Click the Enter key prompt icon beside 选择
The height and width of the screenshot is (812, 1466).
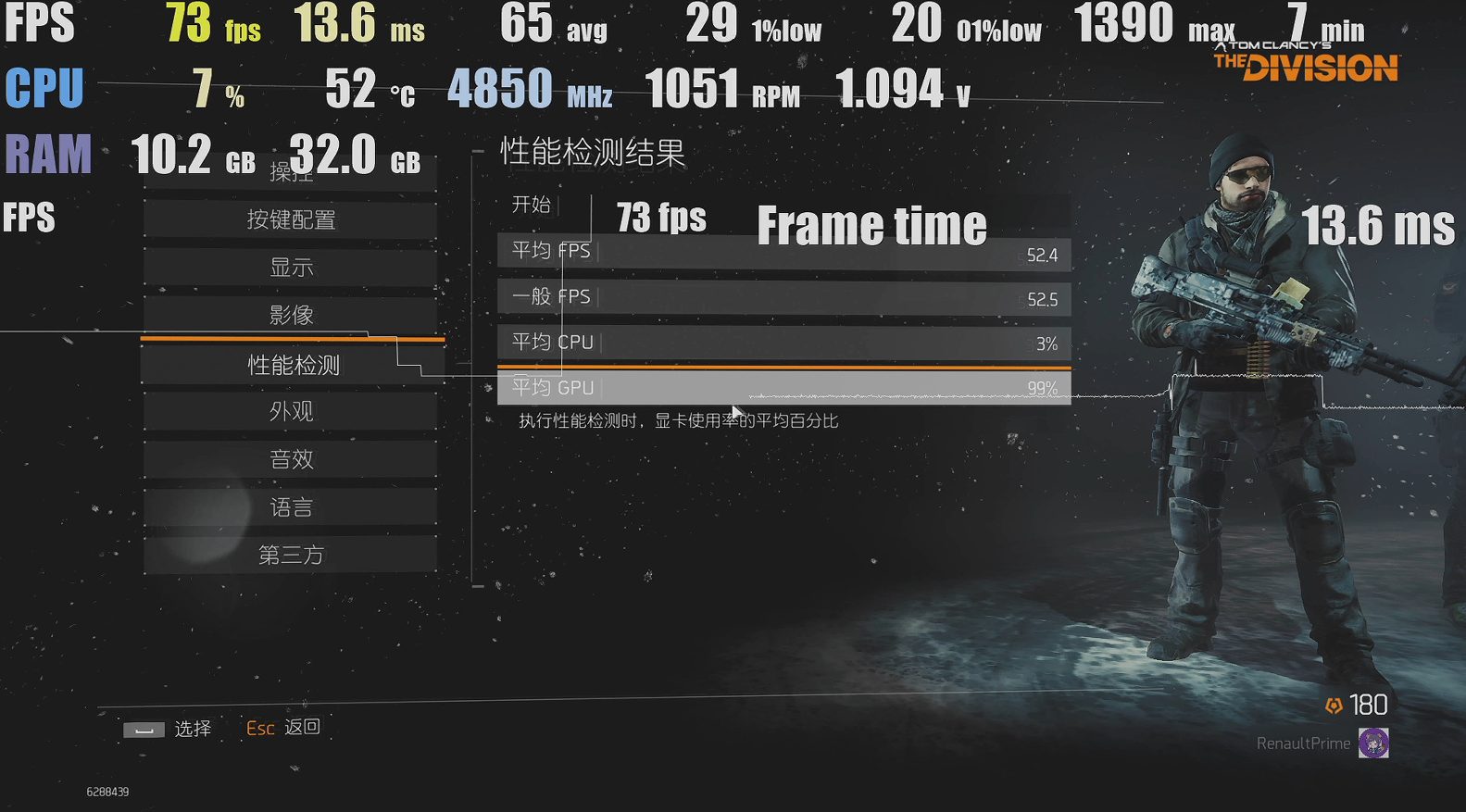[144, 729]
